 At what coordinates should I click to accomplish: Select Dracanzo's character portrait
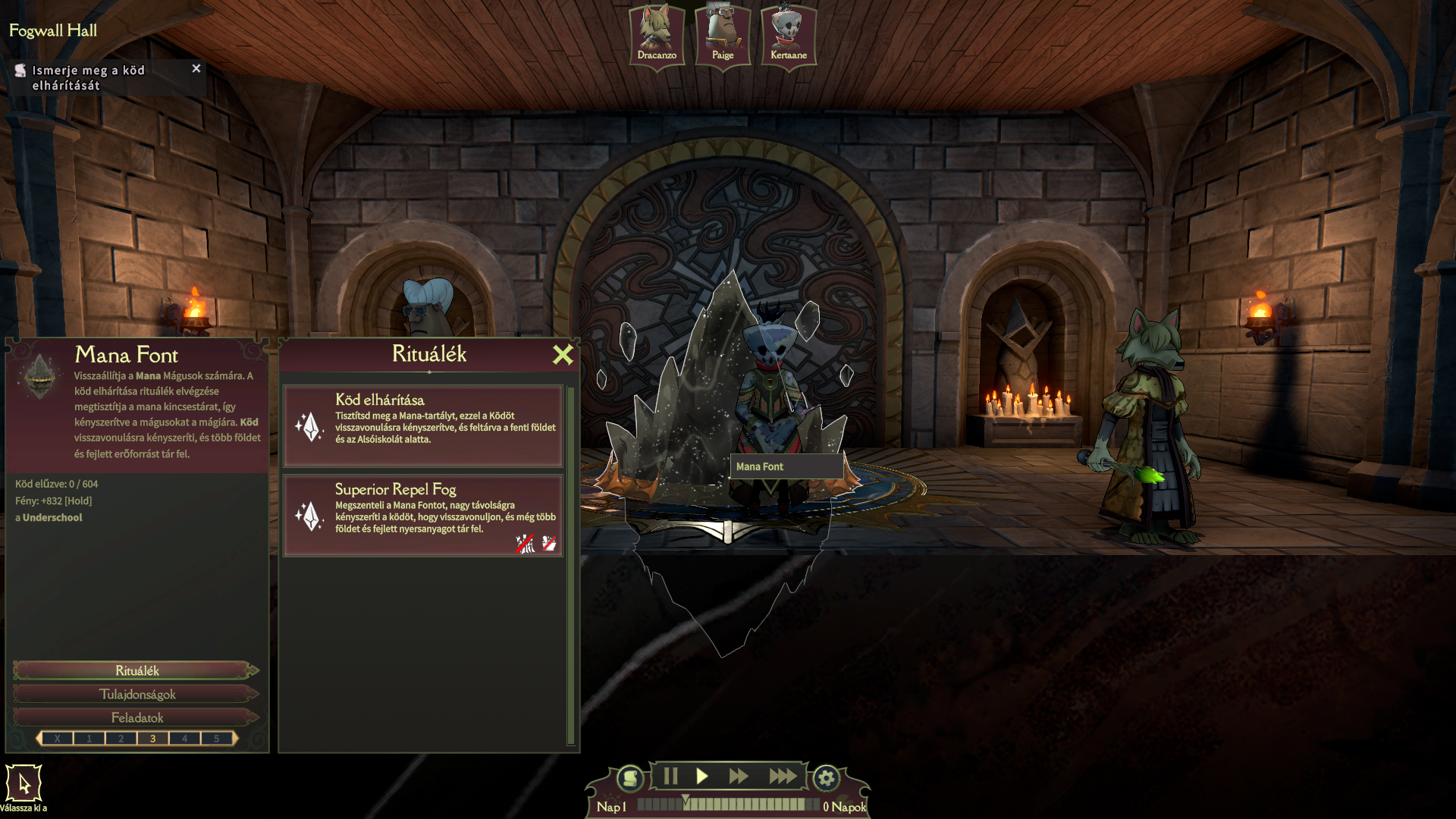tap(657, 34)
